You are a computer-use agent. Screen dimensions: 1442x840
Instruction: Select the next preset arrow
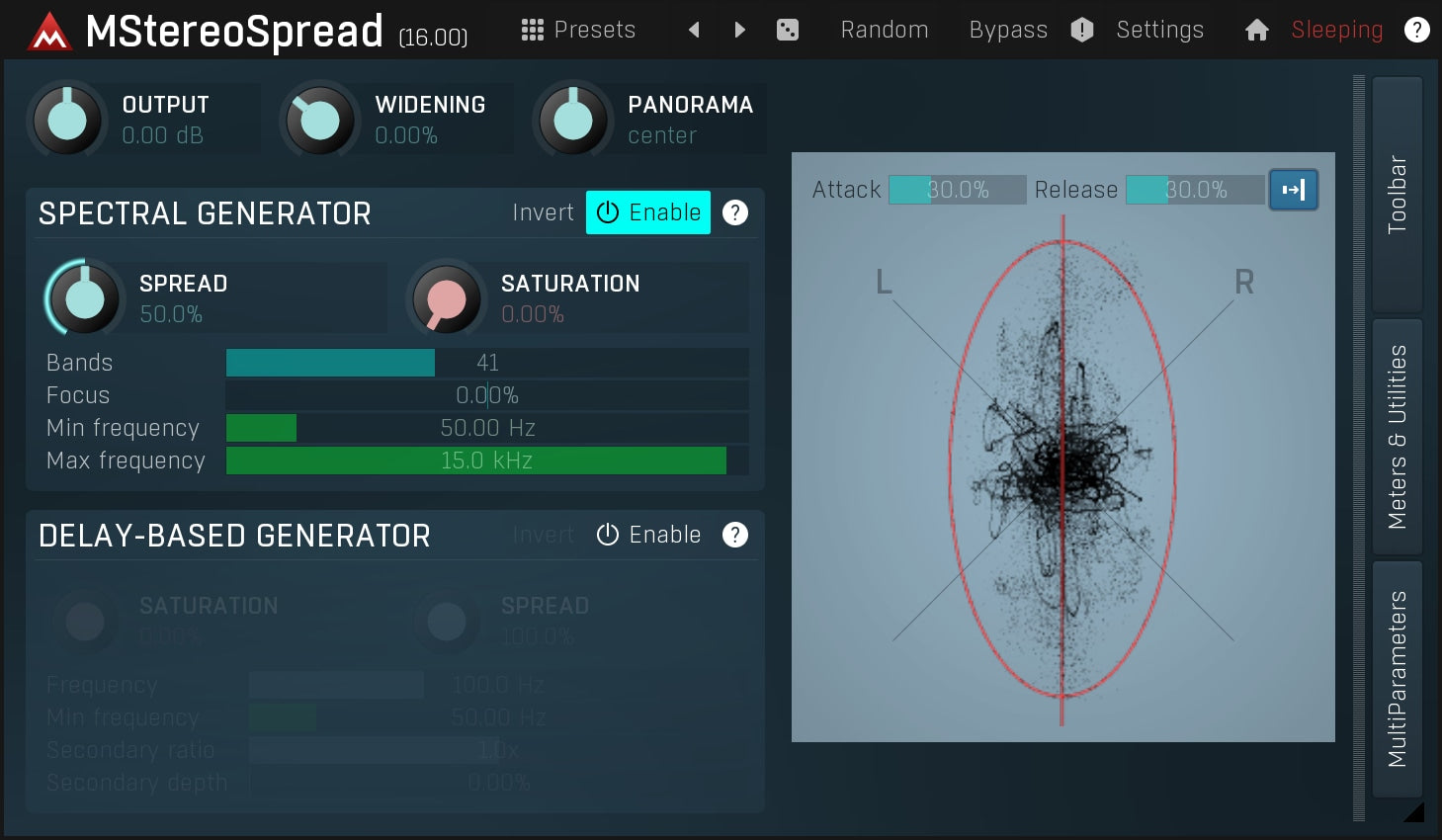point(739,30)
